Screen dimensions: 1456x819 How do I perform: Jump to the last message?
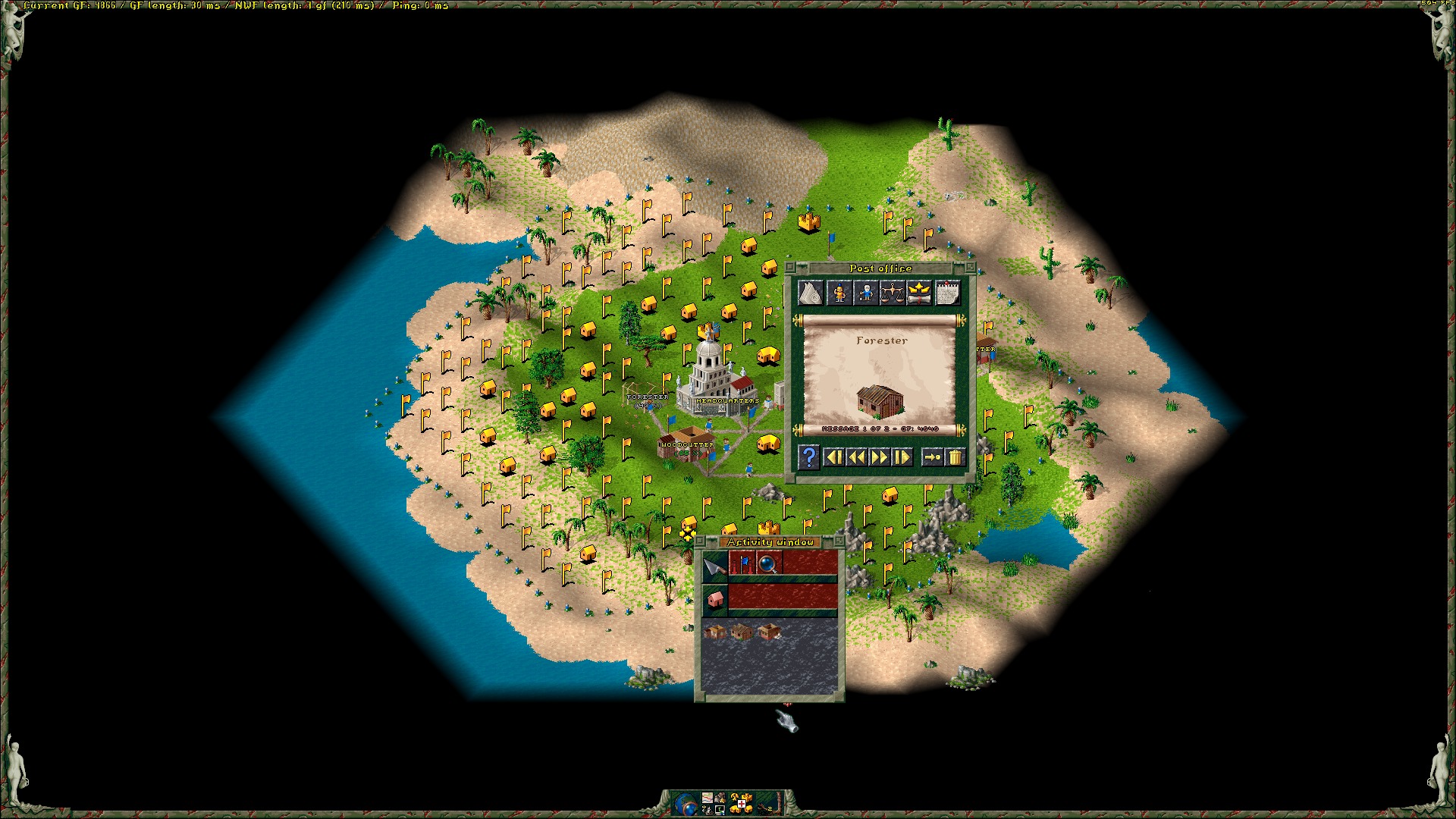[x=902, y=457]
